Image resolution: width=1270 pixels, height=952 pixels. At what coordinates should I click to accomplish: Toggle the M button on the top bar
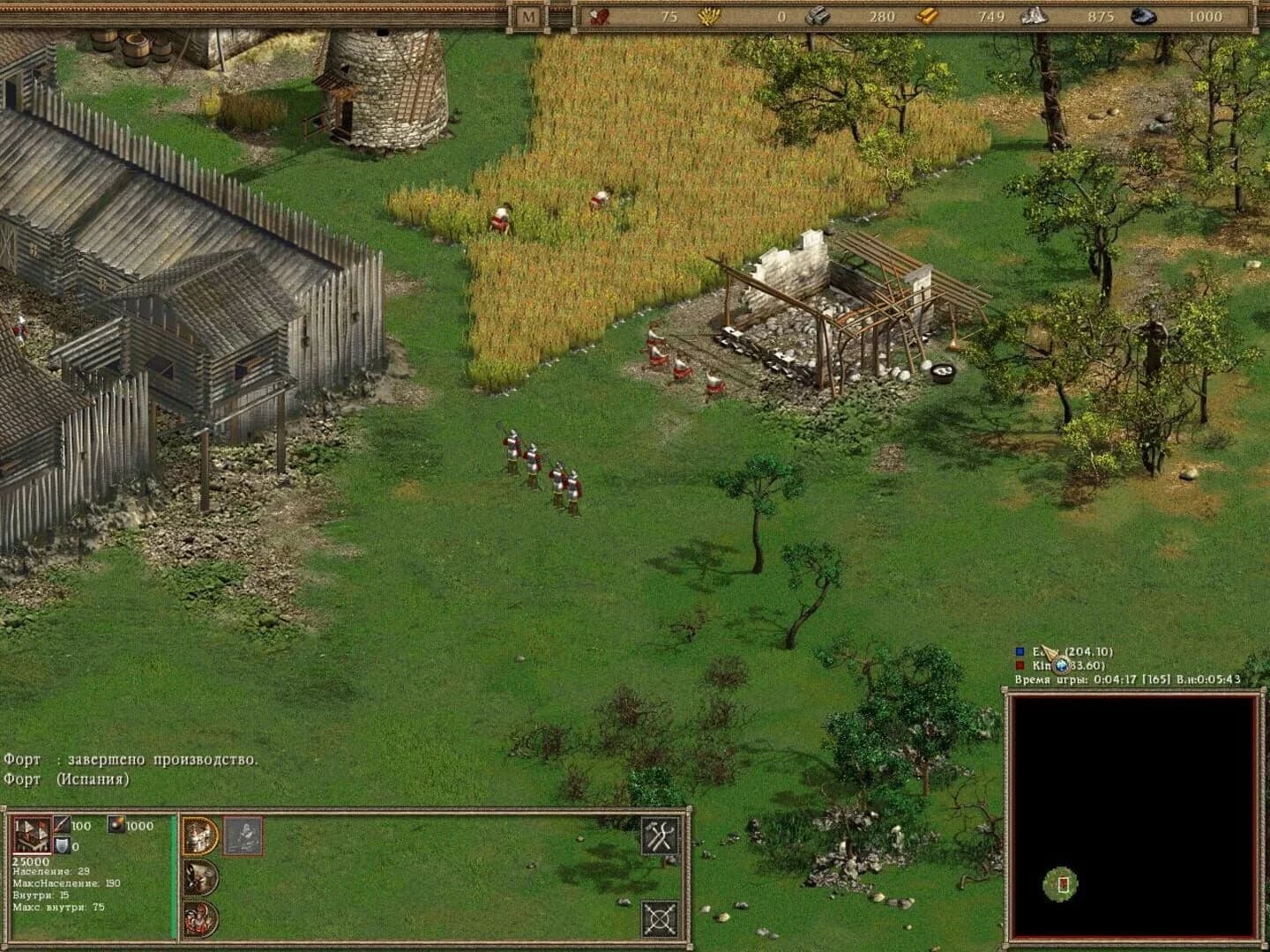pyautogui.click(x=529, y=15)
